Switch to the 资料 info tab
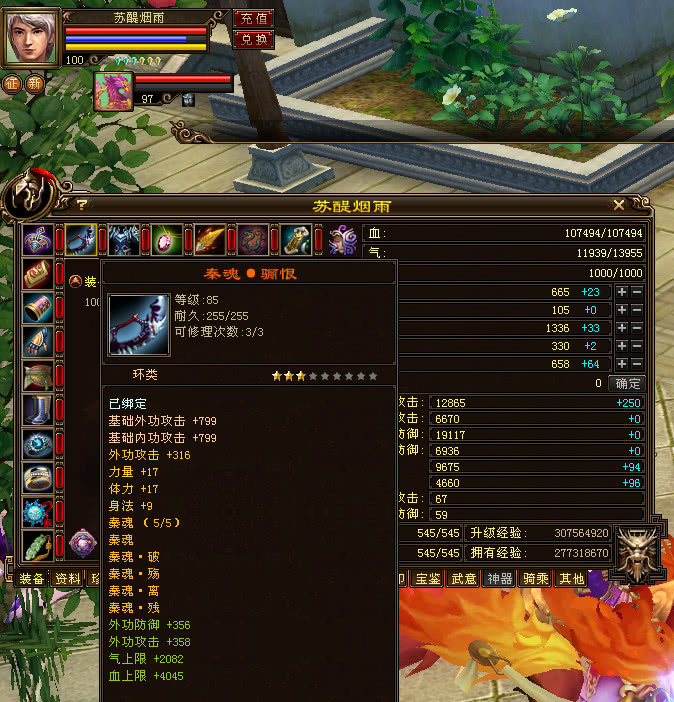674x702 pixels. pos(67,579)
